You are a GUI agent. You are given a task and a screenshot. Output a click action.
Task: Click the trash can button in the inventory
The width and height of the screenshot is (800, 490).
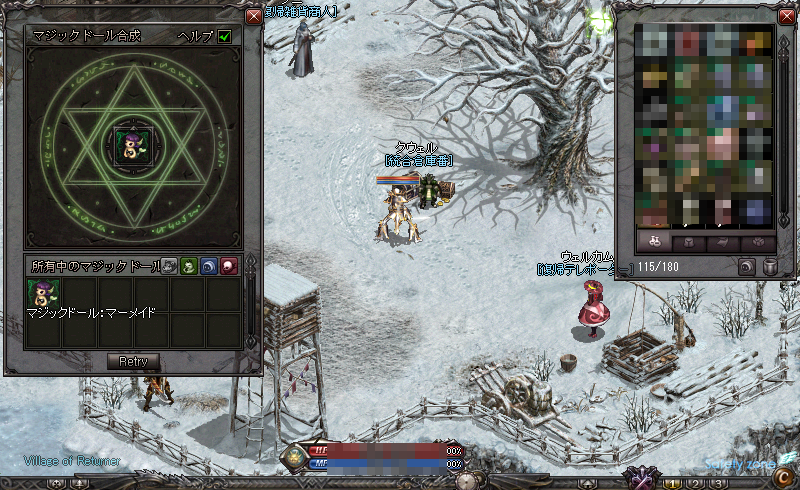770,267
